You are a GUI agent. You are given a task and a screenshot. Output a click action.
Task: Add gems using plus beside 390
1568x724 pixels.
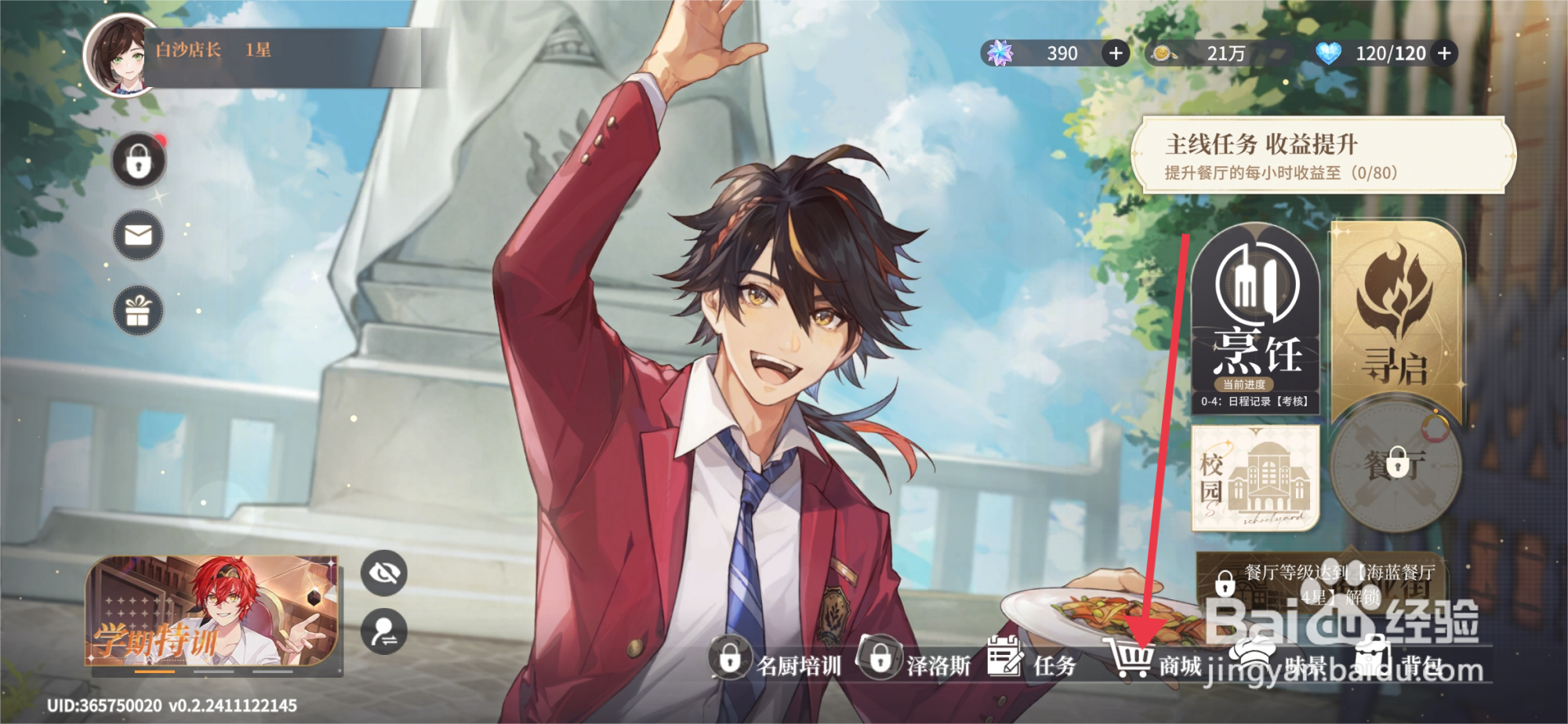point(1116,53)
